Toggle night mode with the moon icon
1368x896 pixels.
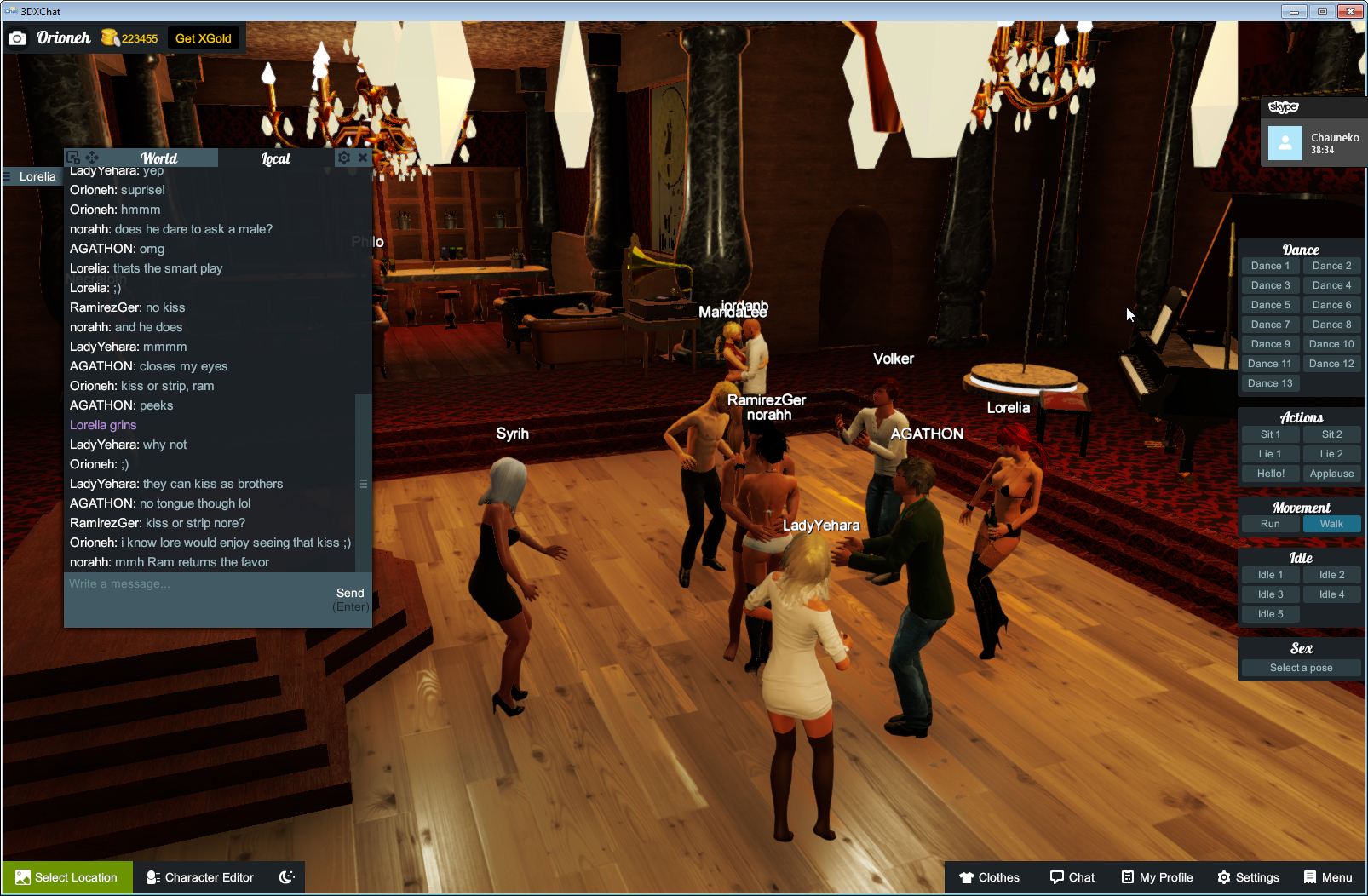(286, 877)
